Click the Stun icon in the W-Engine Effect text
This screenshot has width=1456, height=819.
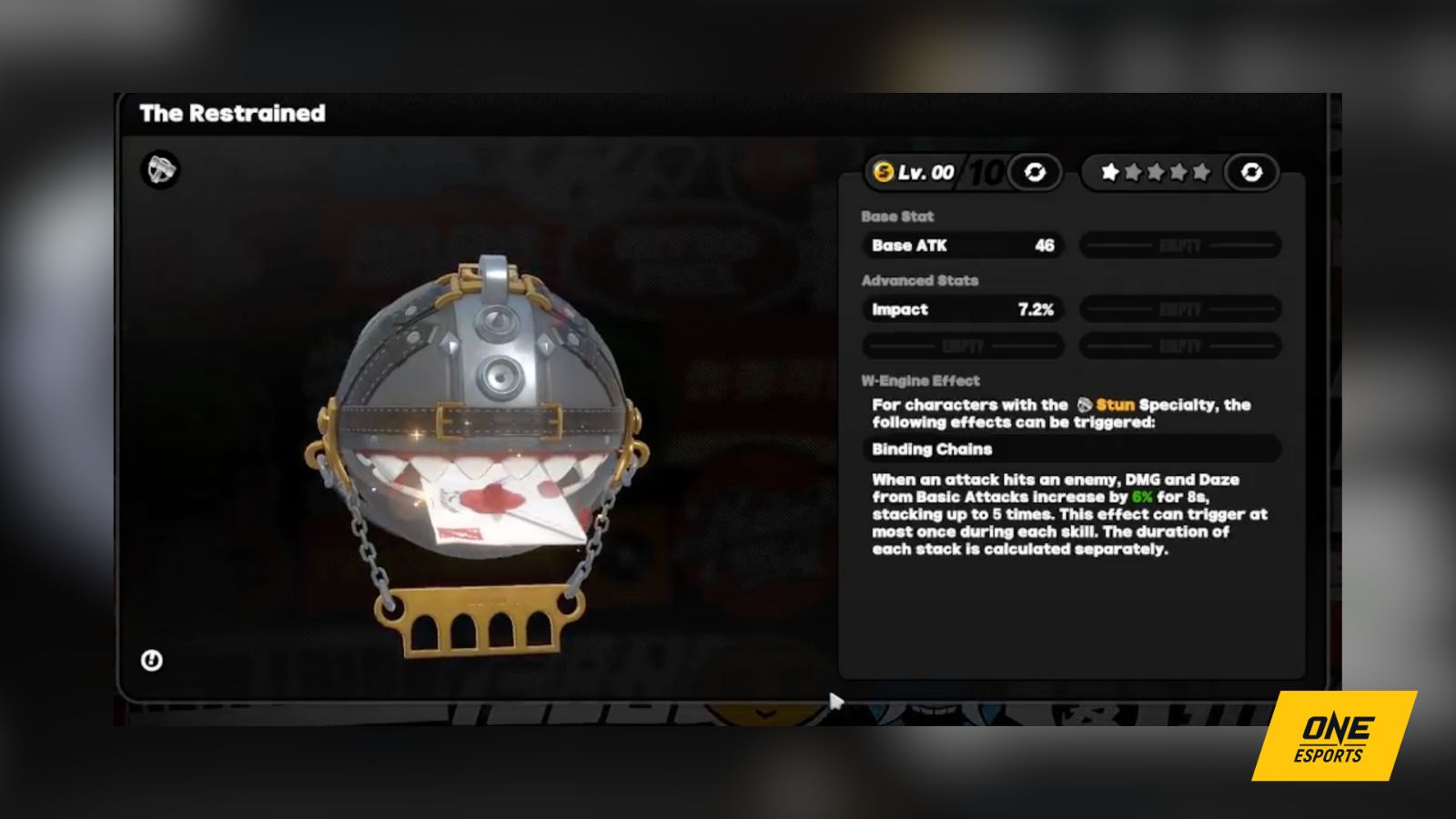pos(1084,405)
